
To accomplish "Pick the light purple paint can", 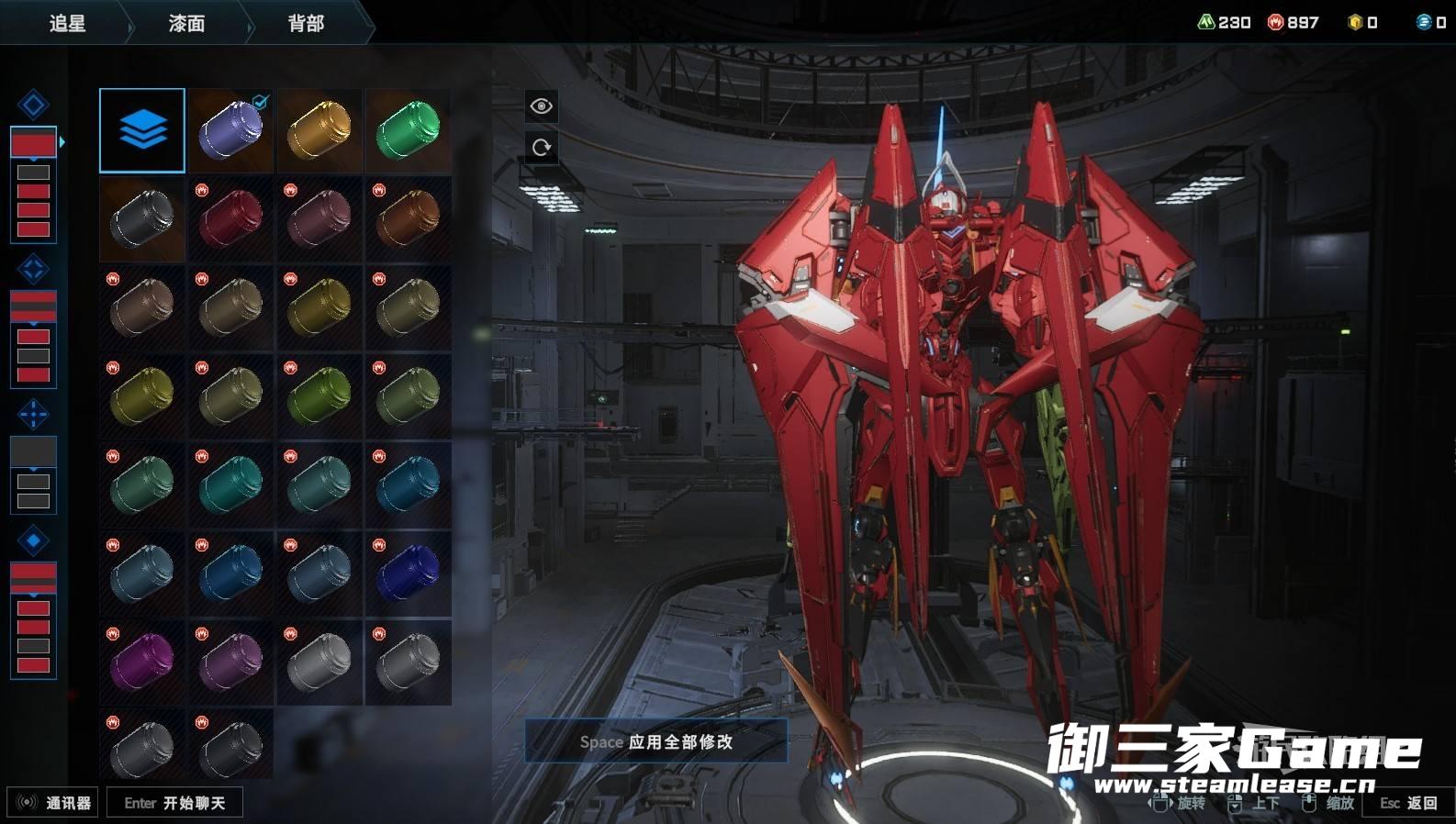I will [230, 130].
